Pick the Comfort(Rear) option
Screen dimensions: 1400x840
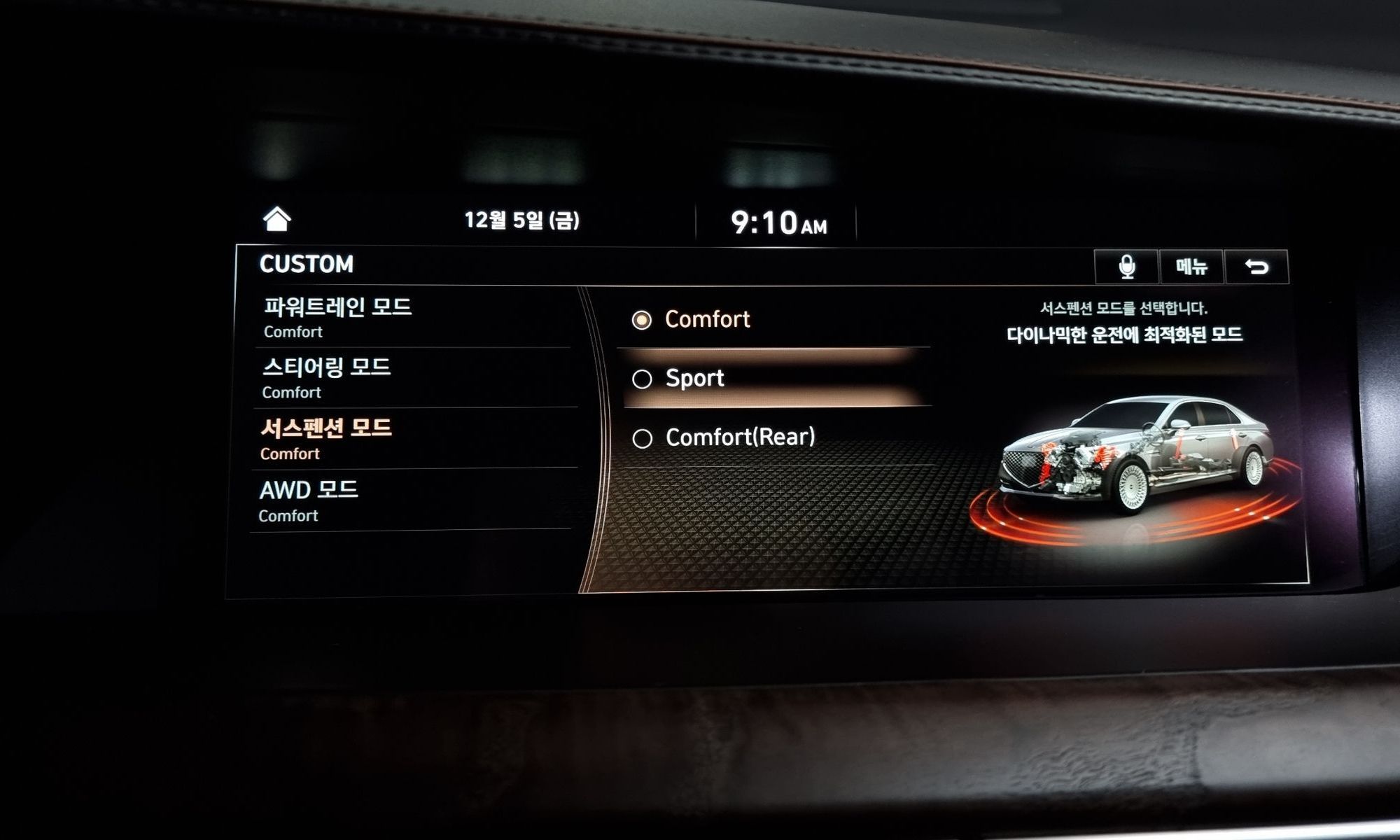point(739,437)
